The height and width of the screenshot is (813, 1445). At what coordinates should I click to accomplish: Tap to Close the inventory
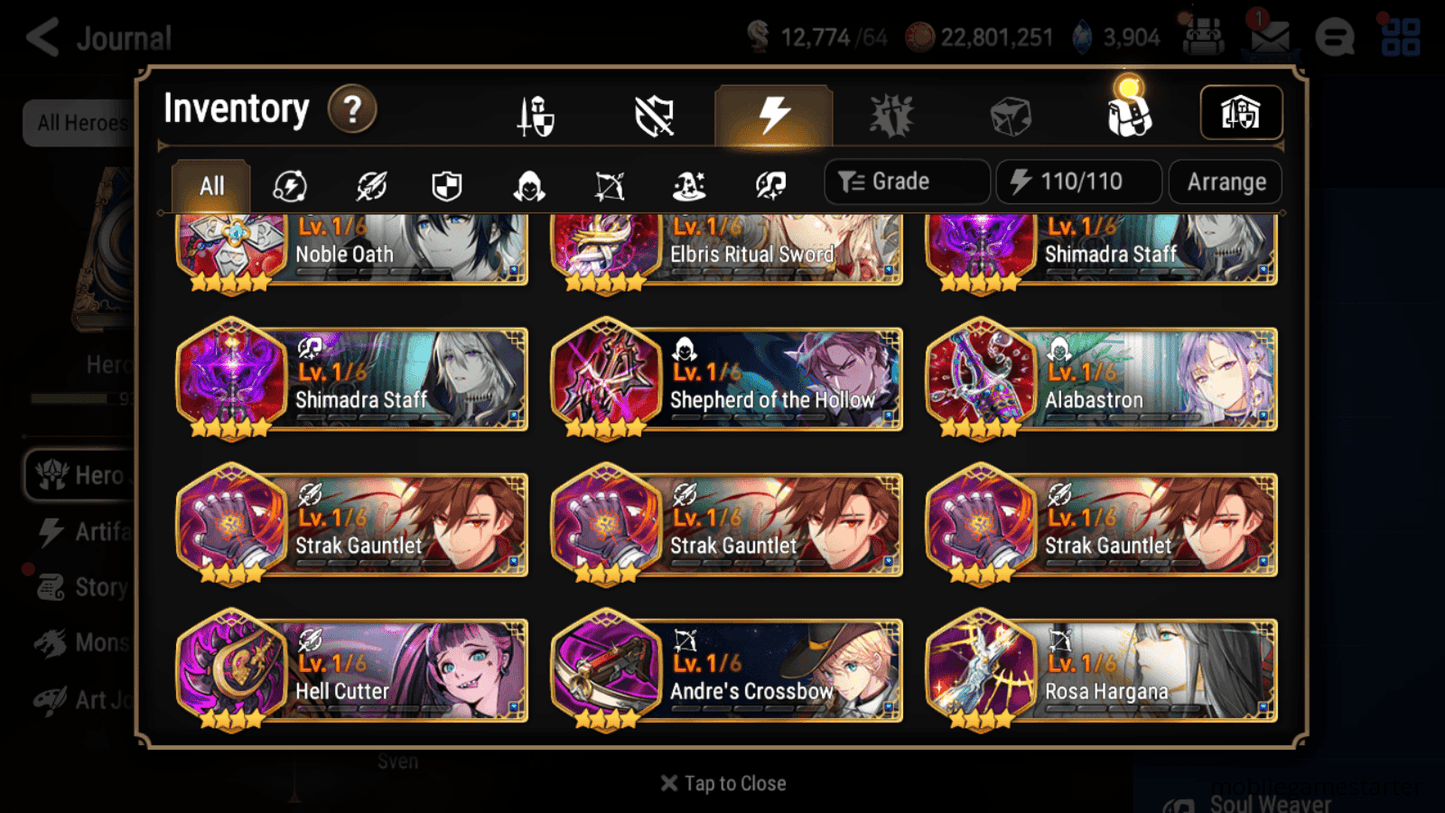[x=722, y=783]
